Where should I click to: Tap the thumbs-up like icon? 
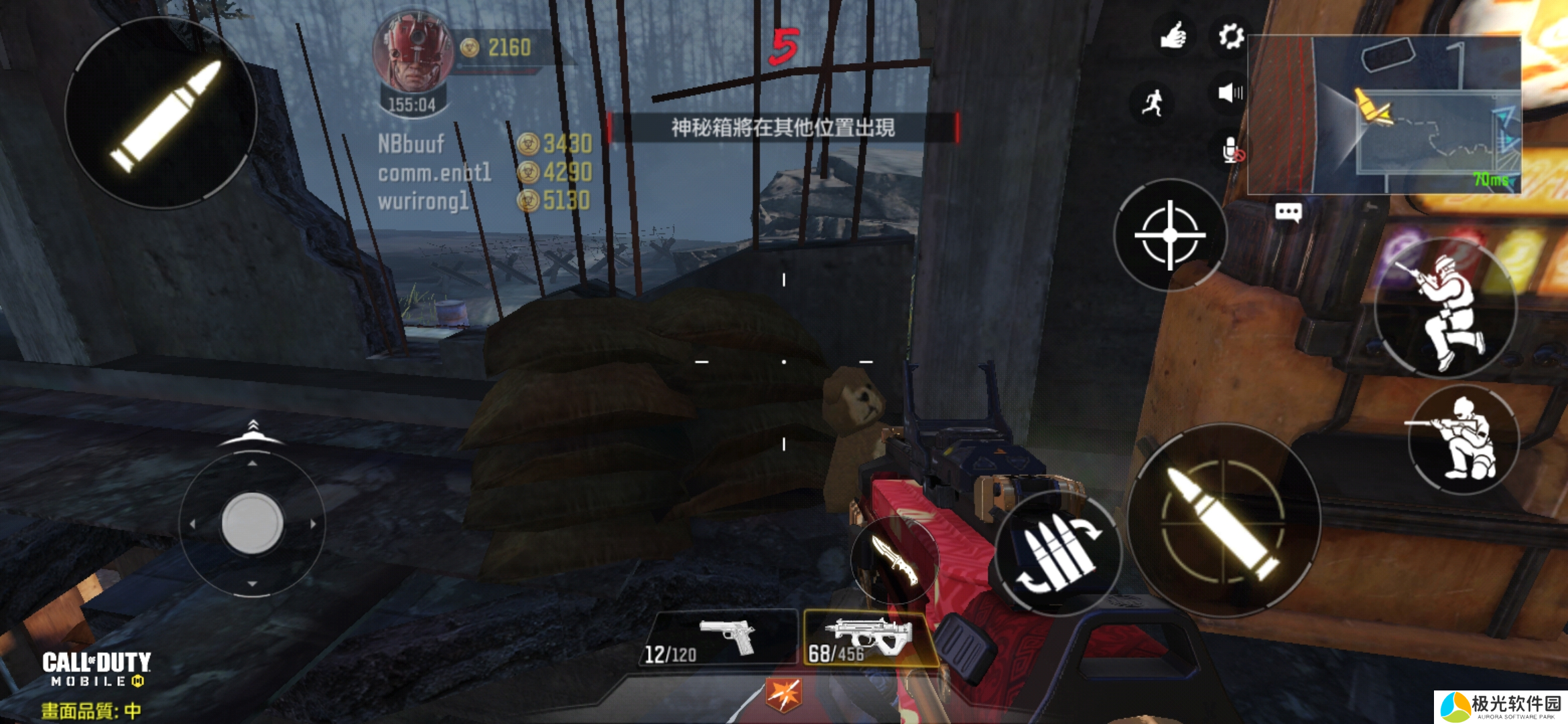coord(1173,36)
